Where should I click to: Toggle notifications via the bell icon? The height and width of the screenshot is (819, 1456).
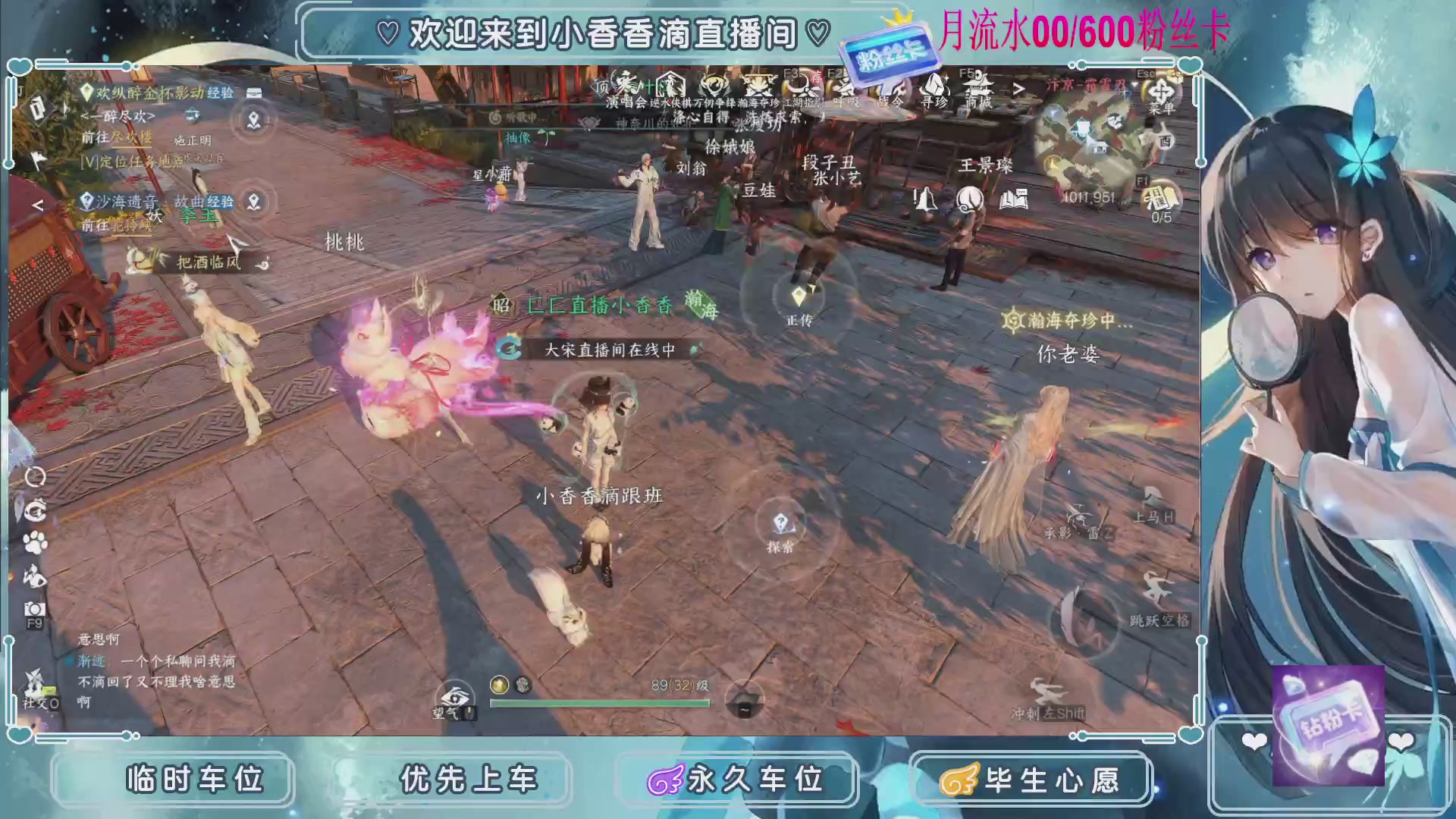(x=925, y=199)
